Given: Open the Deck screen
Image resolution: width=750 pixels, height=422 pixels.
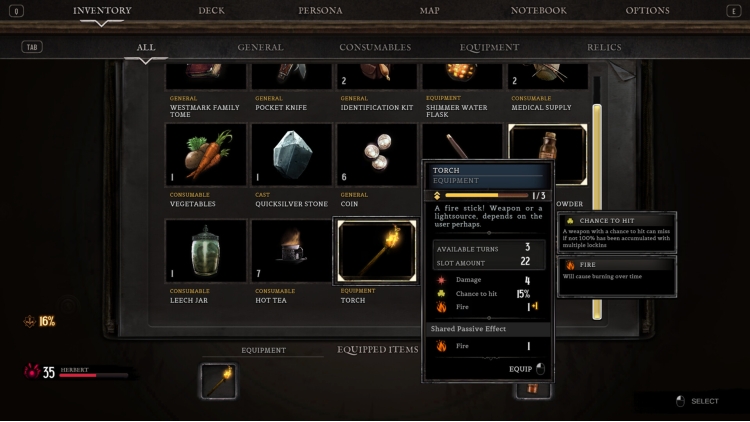Looking at the screenshot, I should coord(211,11).
